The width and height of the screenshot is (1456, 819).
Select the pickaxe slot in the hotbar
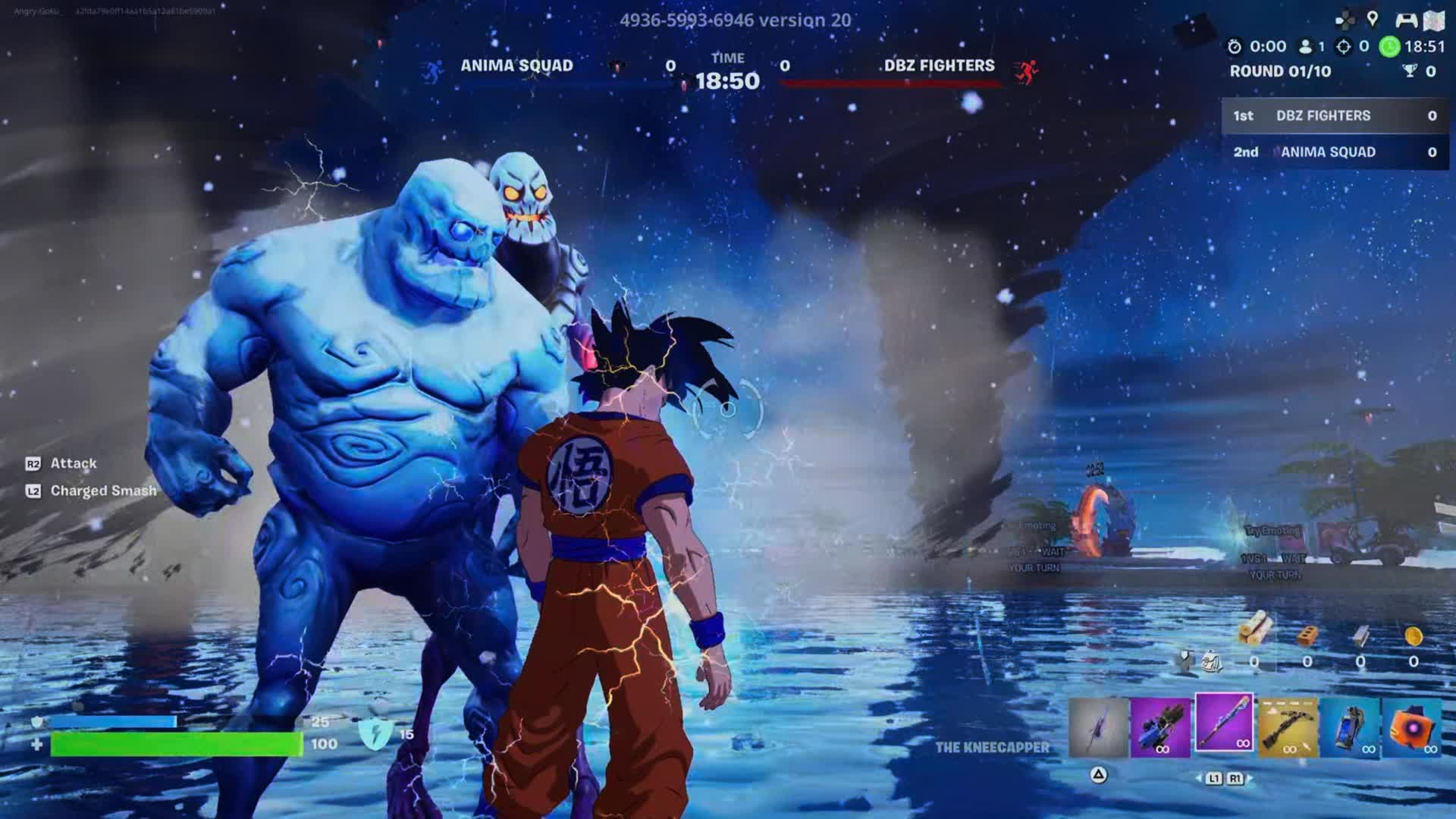pos(1098,727)
